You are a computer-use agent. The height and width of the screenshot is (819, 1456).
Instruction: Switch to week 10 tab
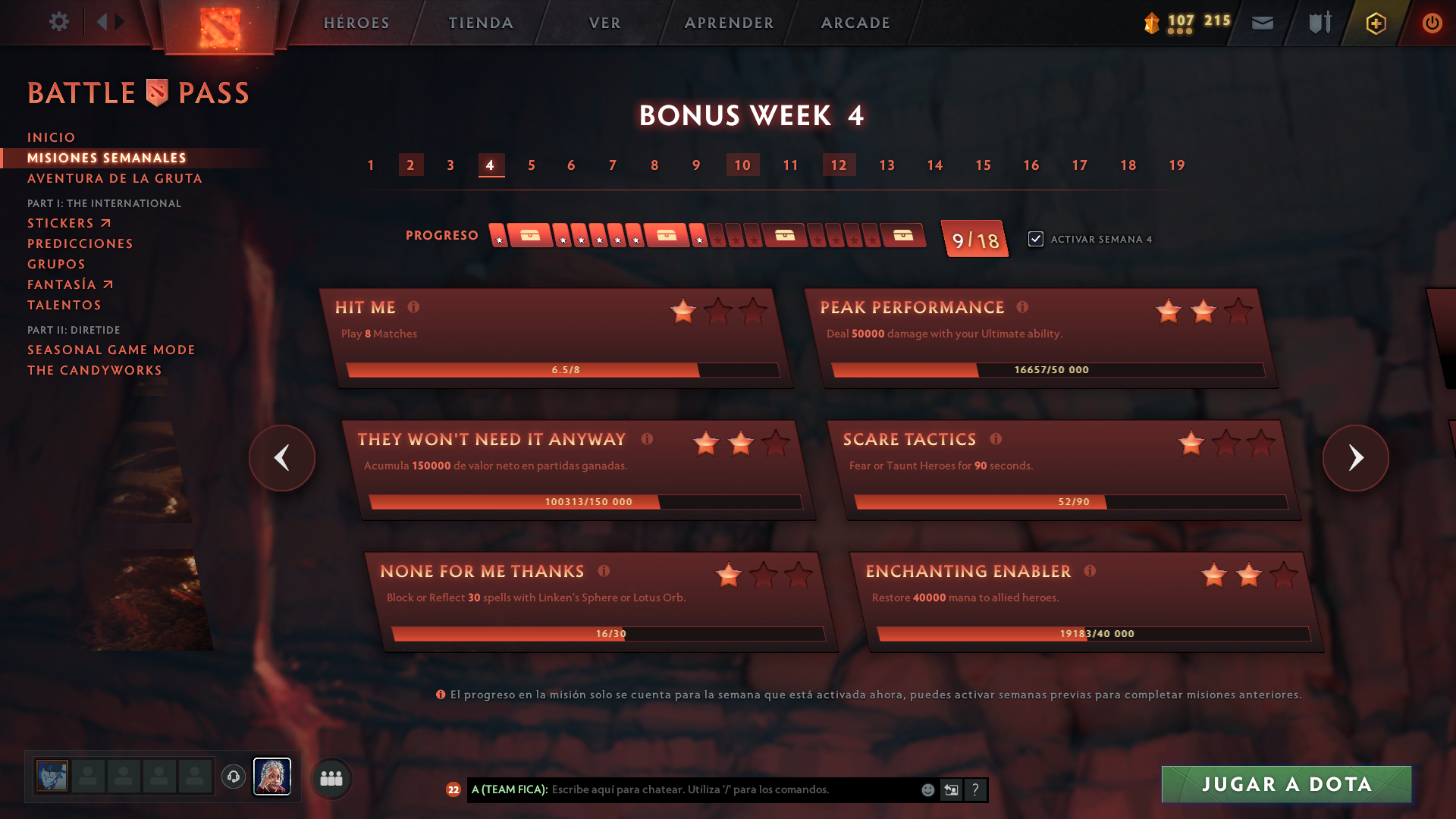pyautogui.click(x=742, y=165)
